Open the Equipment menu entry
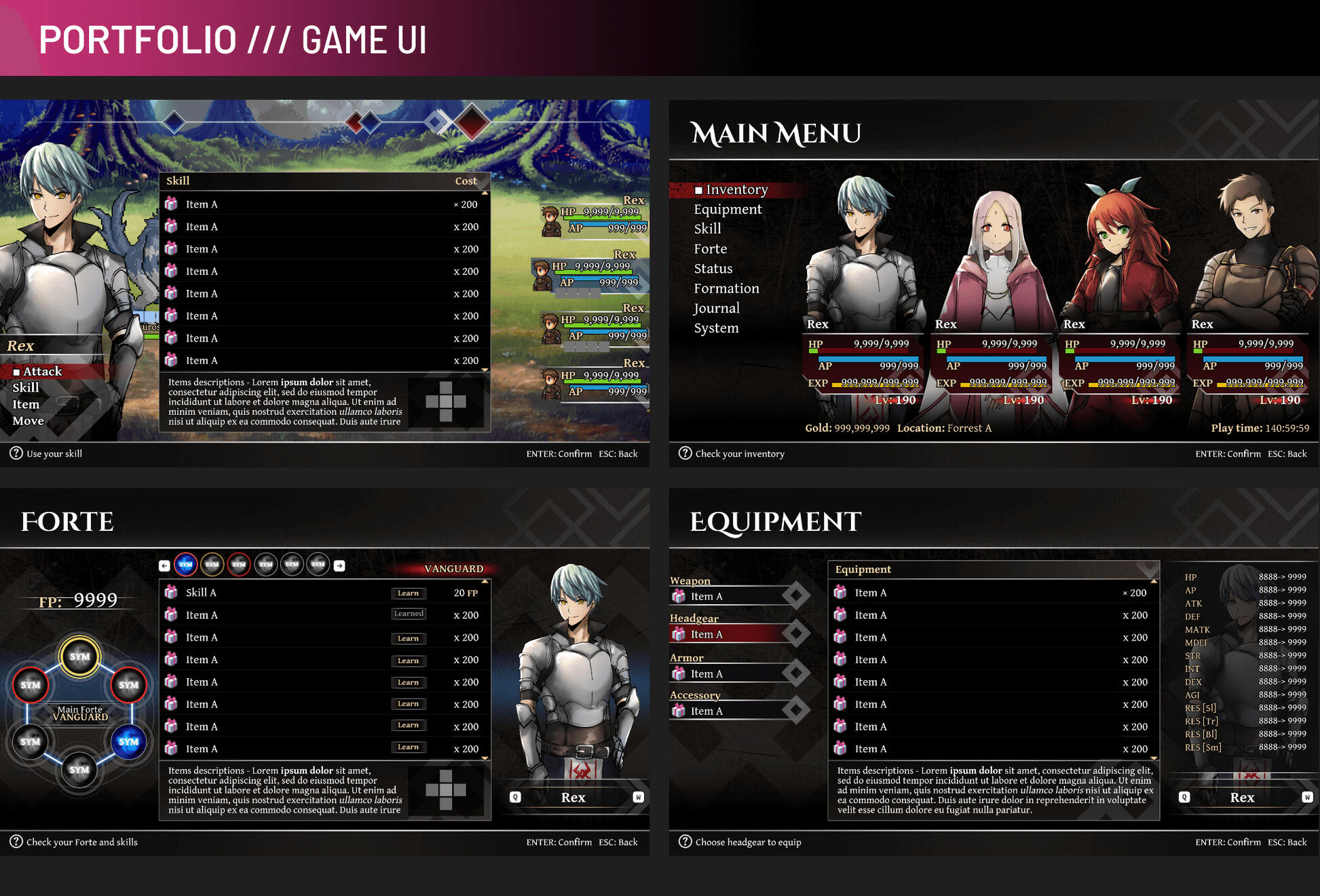The height and width of the screenshot is (896, 1320). (728, 210)
